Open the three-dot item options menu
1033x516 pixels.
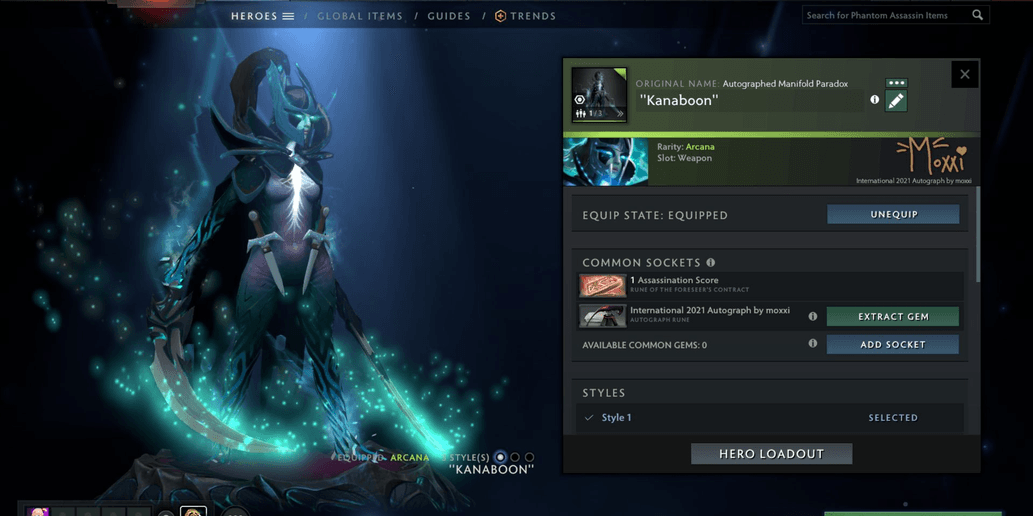[896, 83]
